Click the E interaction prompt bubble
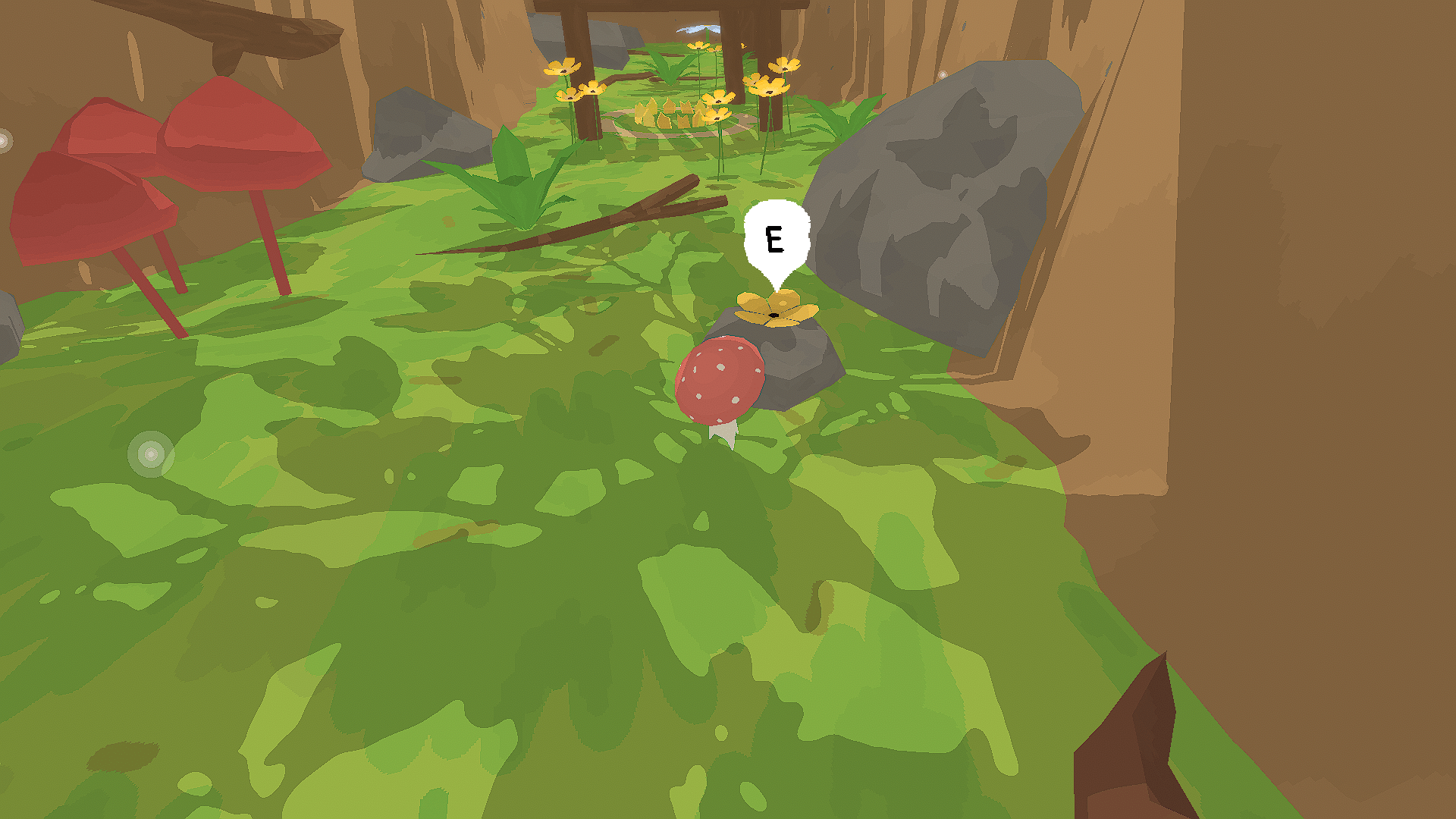The image size is (1456, 819). coord(775,239)
